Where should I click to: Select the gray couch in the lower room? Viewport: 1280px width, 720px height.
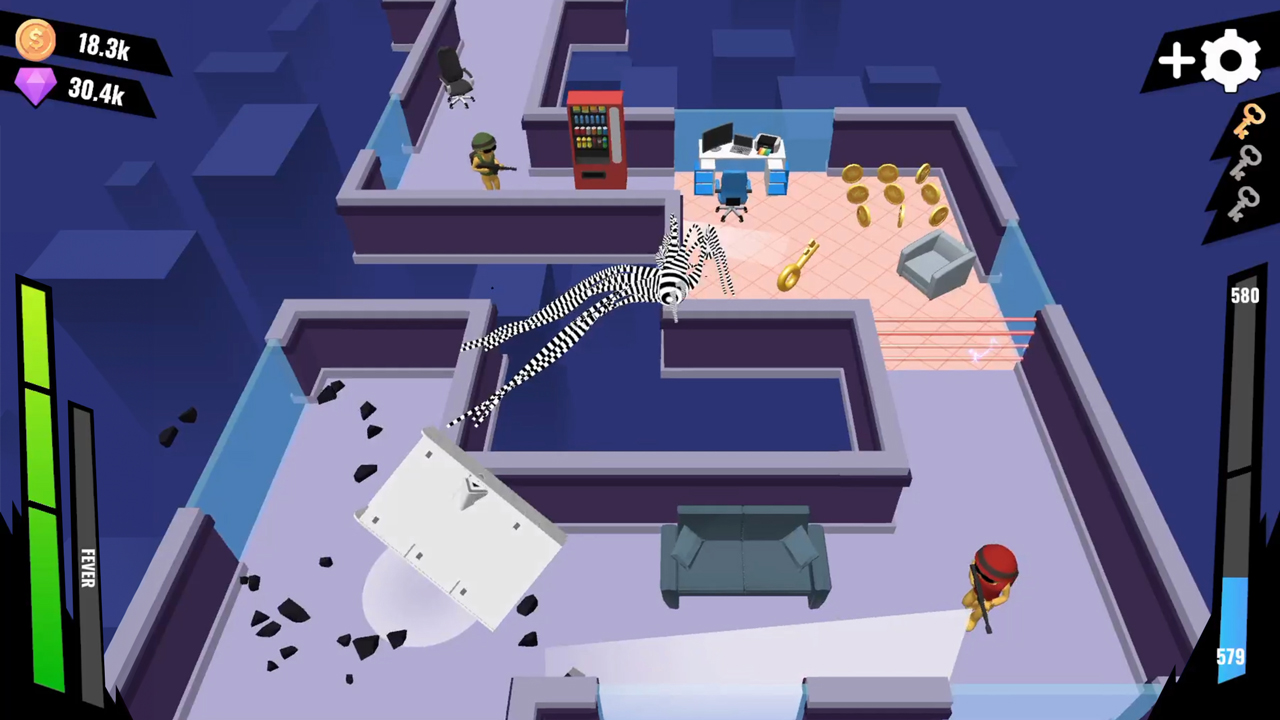click(x=745, y=560)
